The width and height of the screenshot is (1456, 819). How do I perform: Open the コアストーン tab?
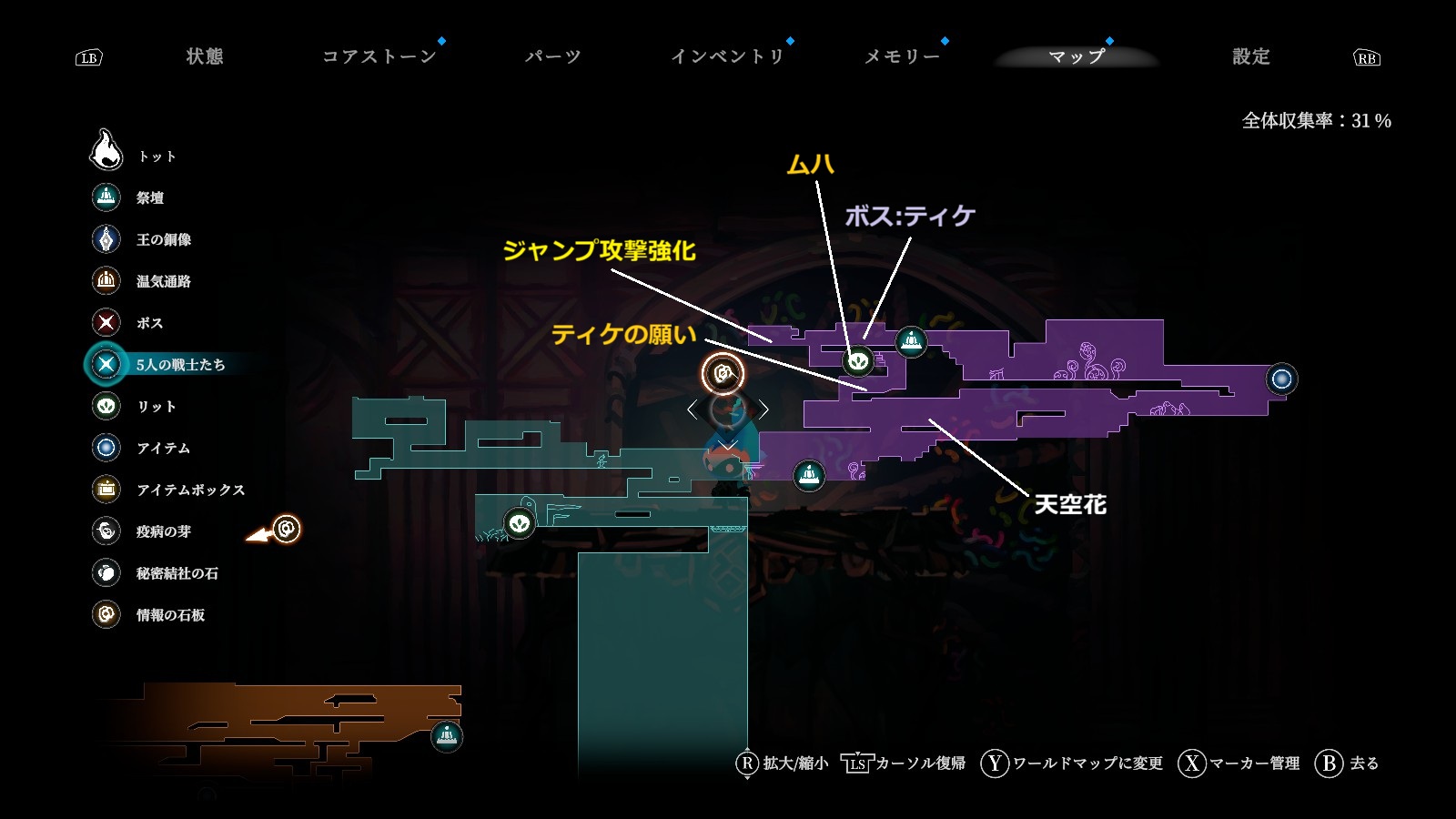(379, 56)
